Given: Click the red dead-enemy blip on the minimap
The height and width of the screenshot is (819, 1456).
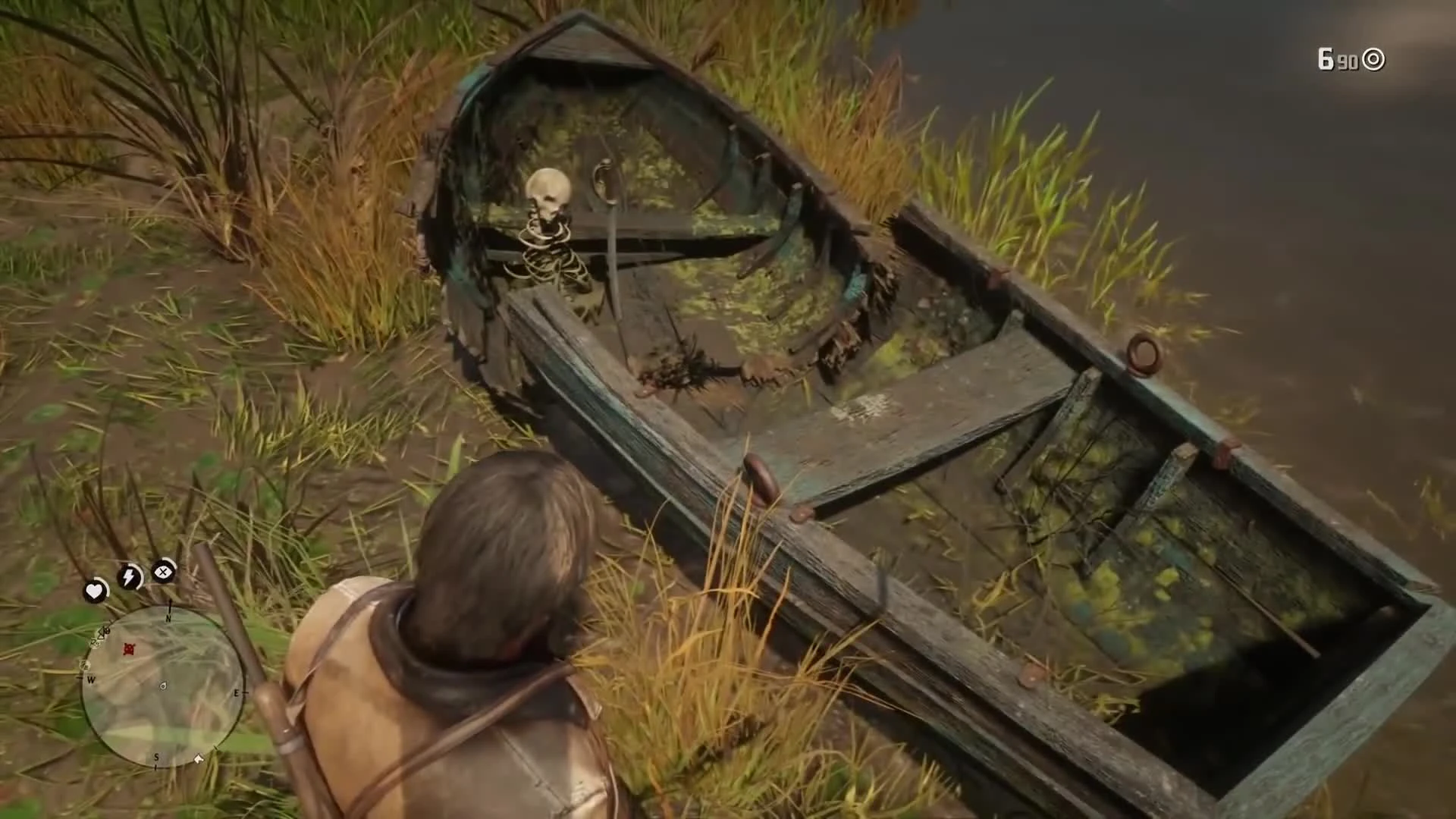Looking at the screenshot, I should click(130, 649).
